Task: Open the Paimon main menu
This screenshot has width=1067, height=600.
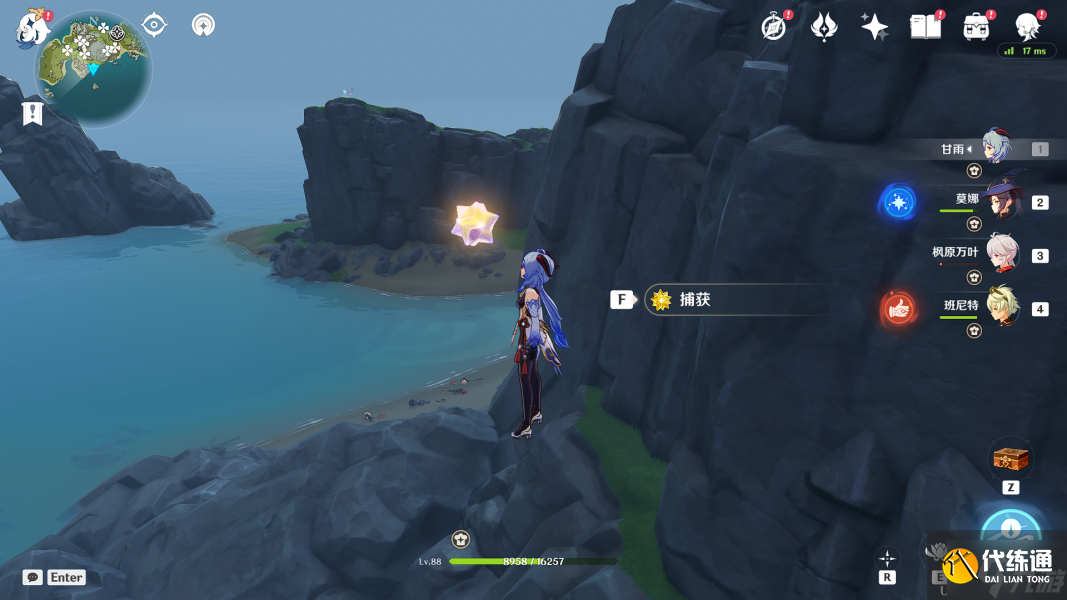Action: [x=33, y=28]
